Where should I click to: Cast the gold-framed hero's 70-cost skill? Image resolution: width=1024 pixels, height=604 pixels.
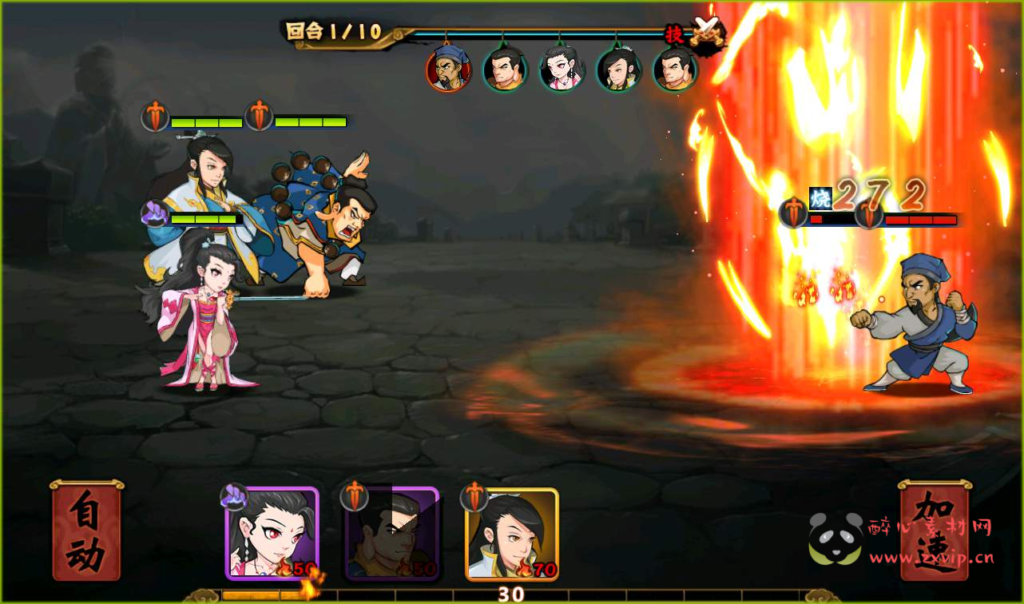click(x=512, y=534)
